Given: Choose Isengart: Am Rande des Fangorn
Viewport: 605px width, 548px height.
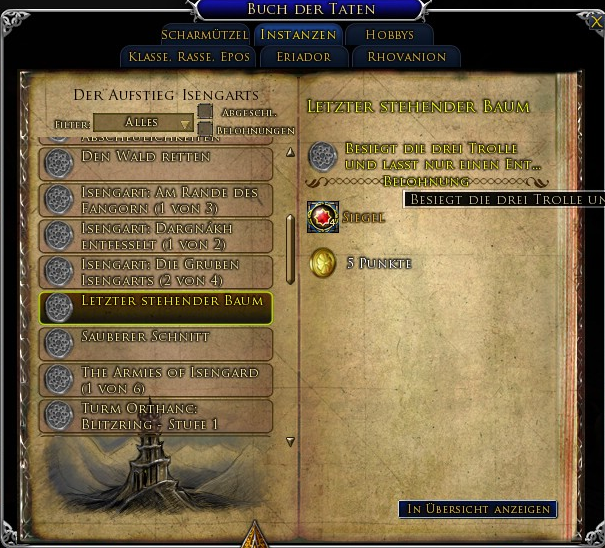Looking at the screenshot, I should 155,200.
